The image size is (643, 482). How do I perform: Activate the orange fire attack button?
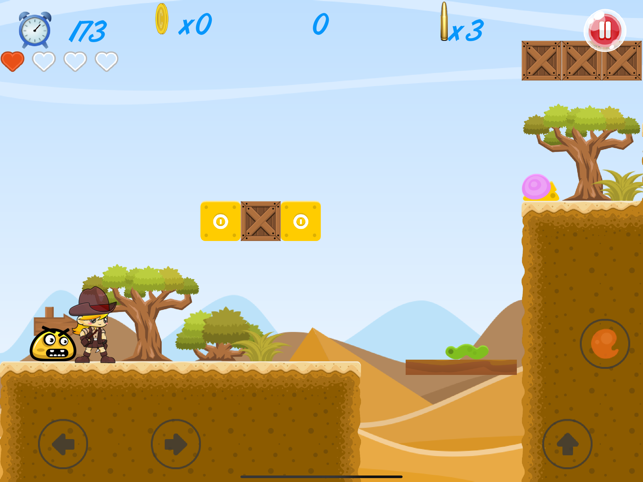click(x=605, y=344)
